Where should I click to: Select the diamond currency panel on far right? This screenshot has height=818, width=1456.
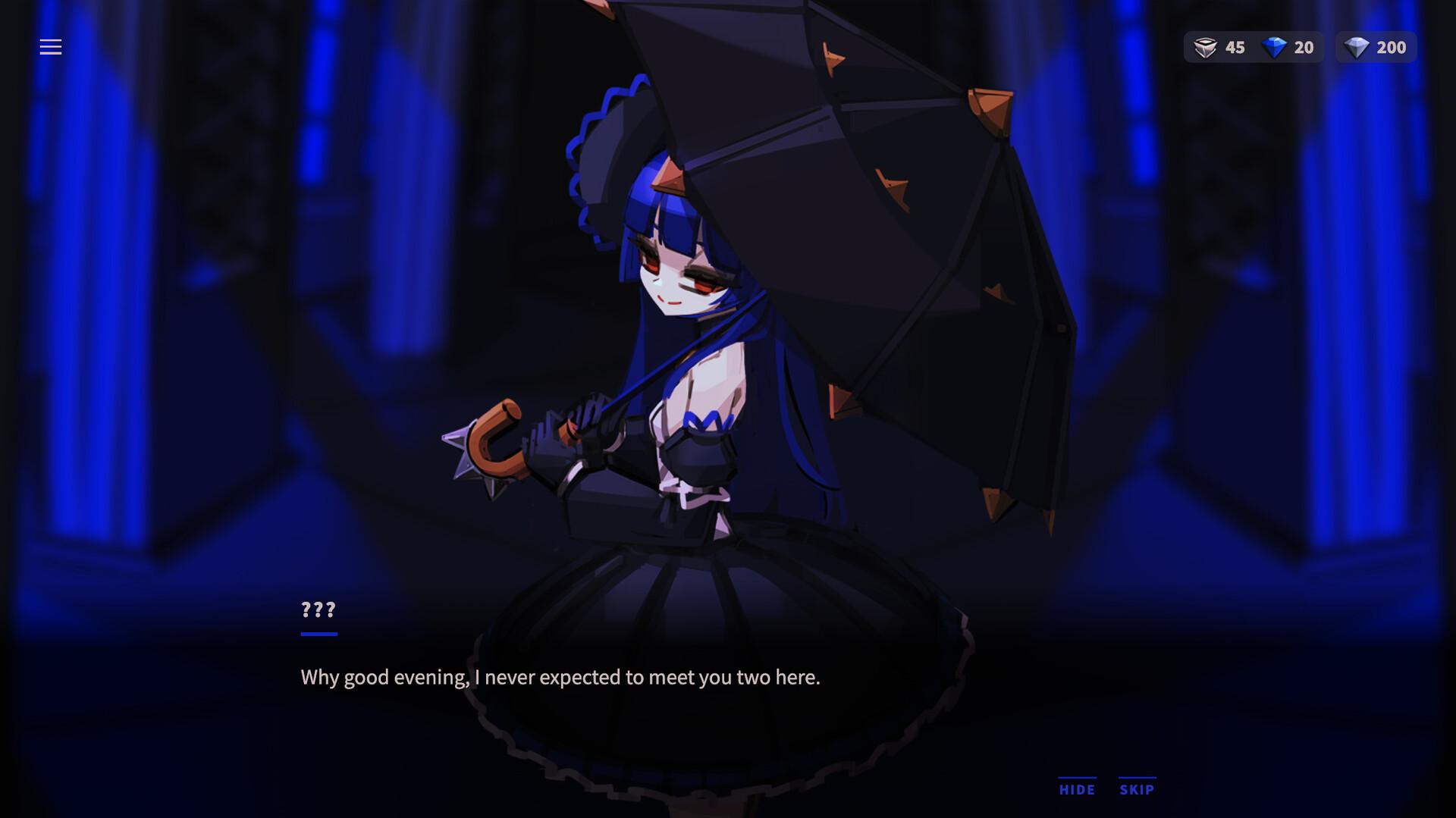tap(1376, 47)
